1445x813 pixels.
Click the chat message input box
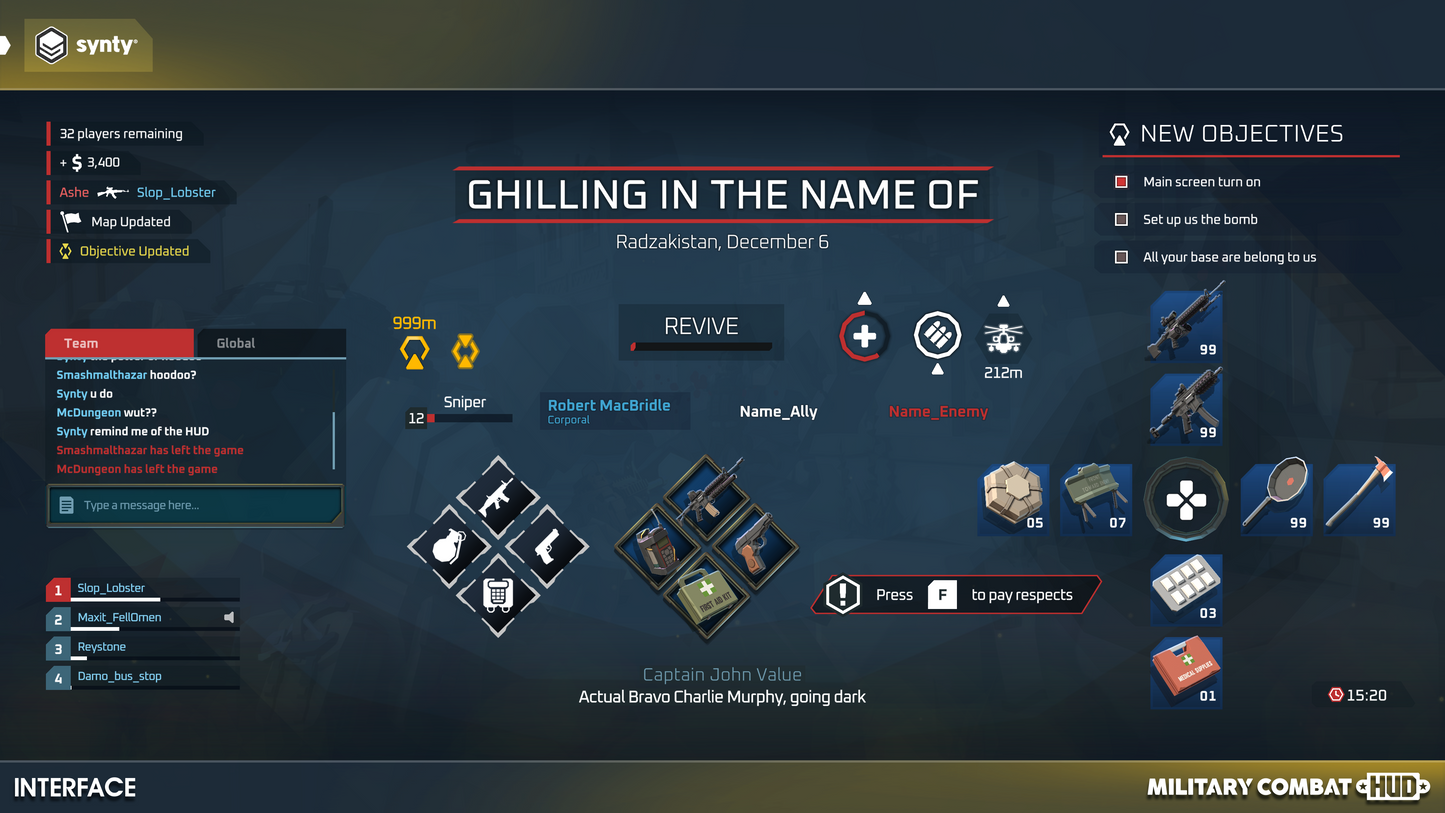196,505
